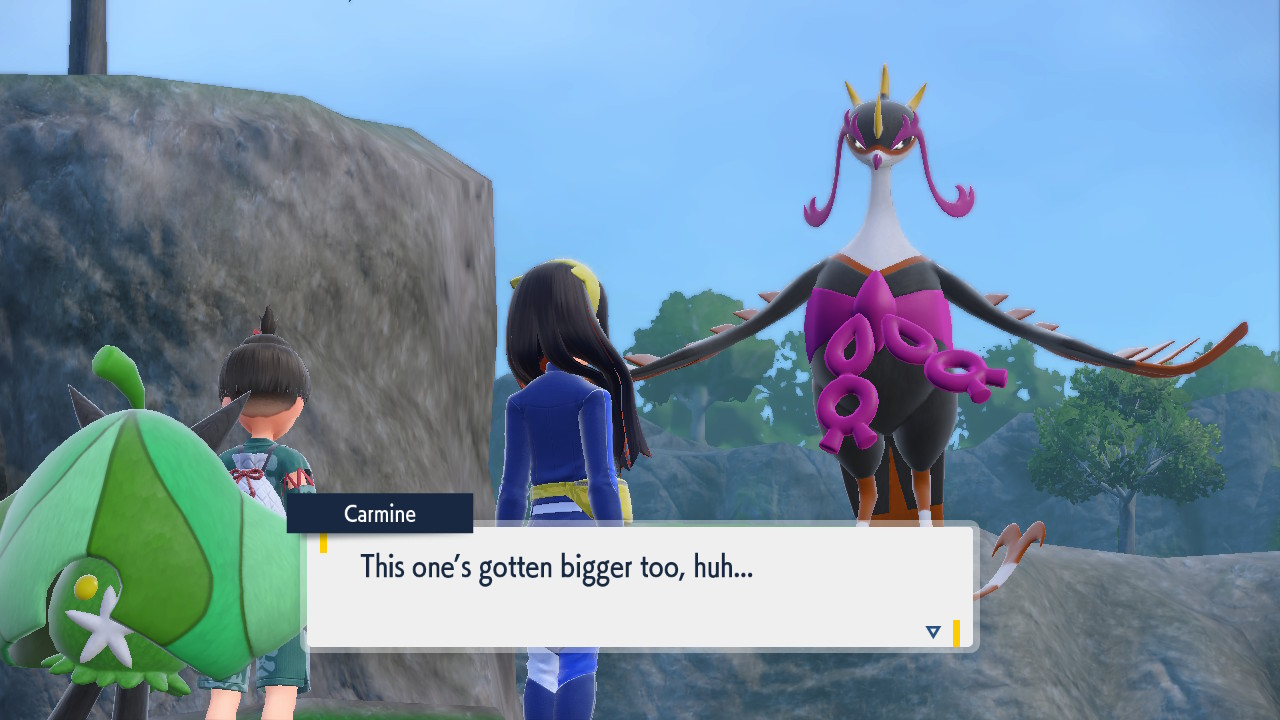Click Carmine's dialogue text box
Viewport: 1280px width, 720px height.
click(640, 588)
